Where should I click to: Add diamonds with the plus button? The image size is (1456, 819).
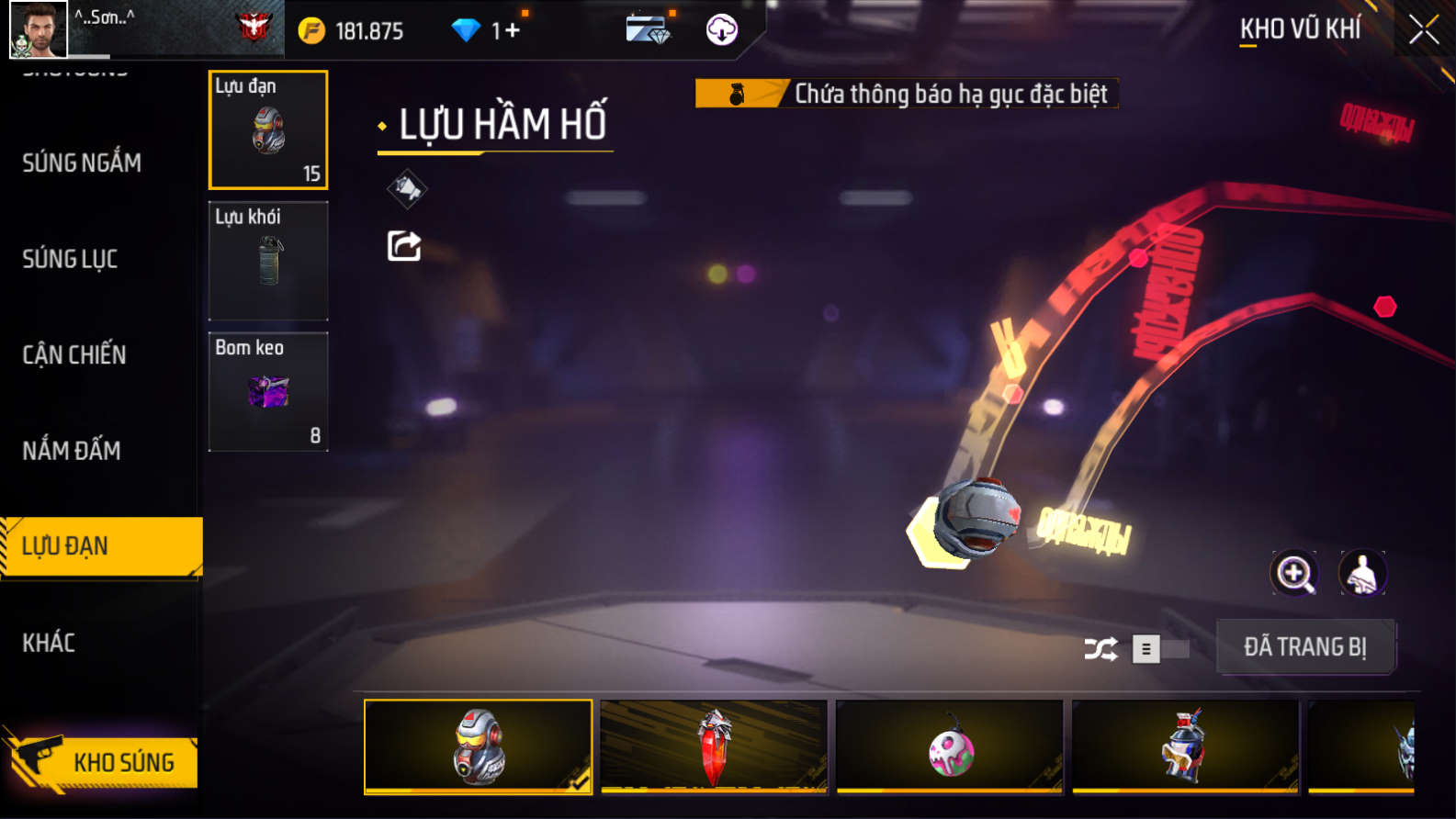pos(511,31)
